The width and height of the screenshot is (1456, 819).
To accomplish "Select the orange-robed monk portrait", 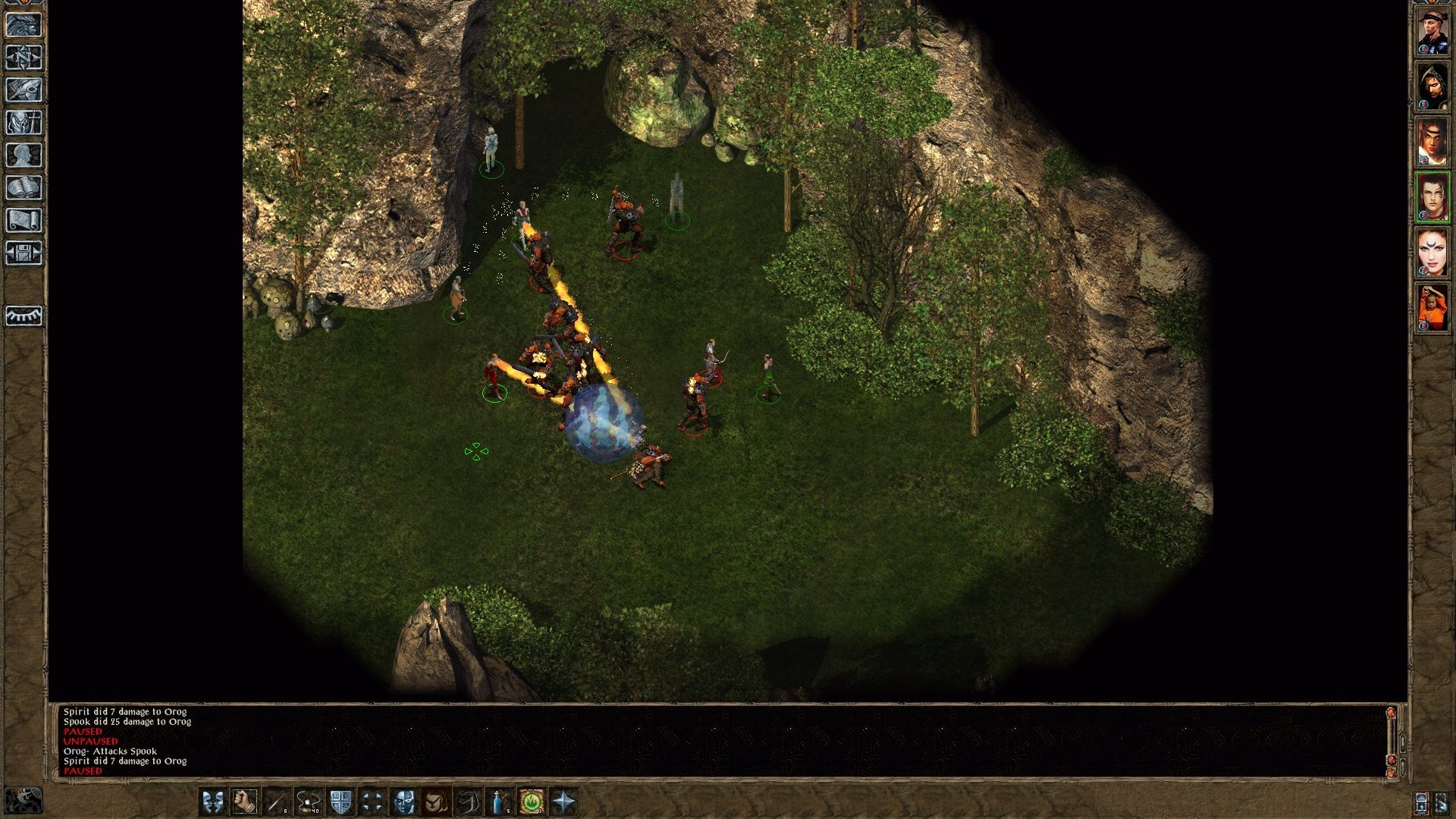I will point(1432,309).
